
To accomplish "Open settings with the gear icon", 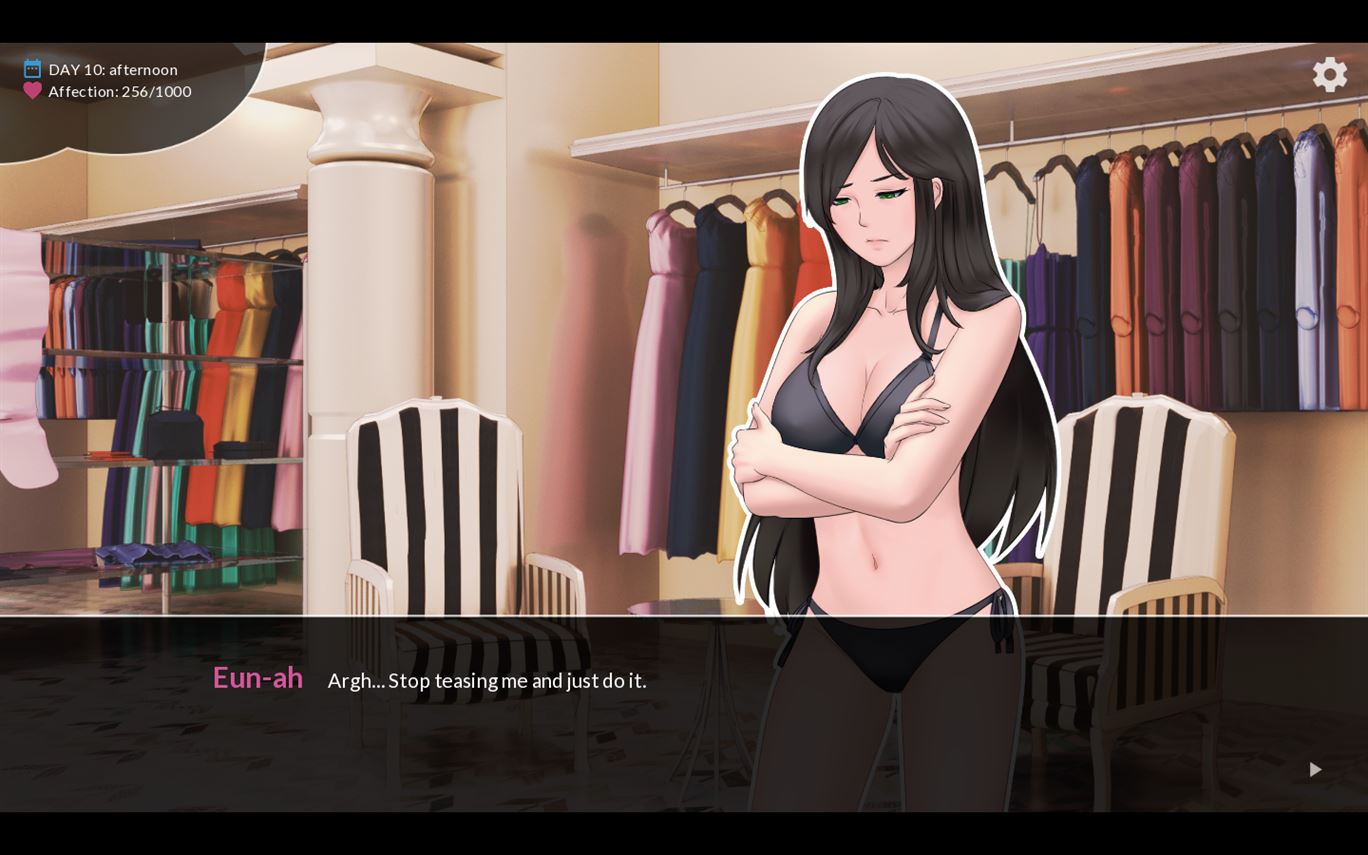I will 1329,74.
